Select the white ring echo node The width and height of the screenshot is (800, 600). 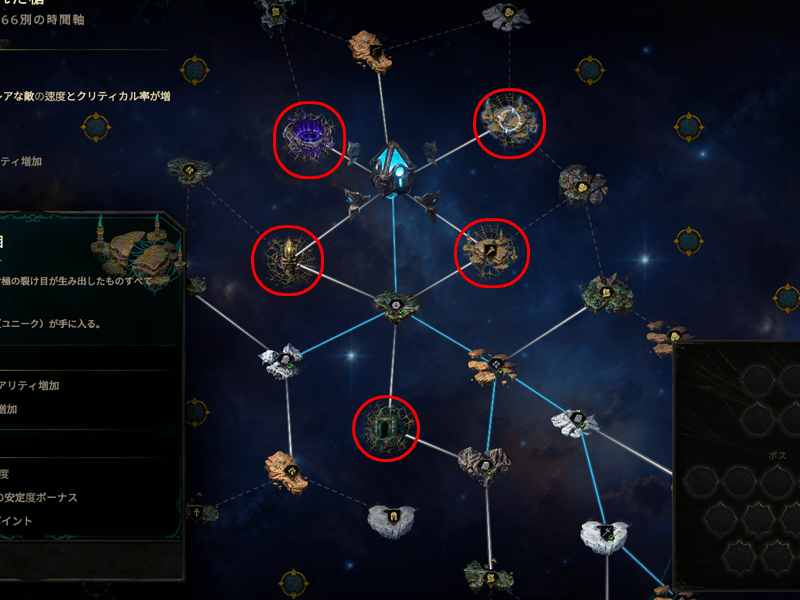pos(510,123)
